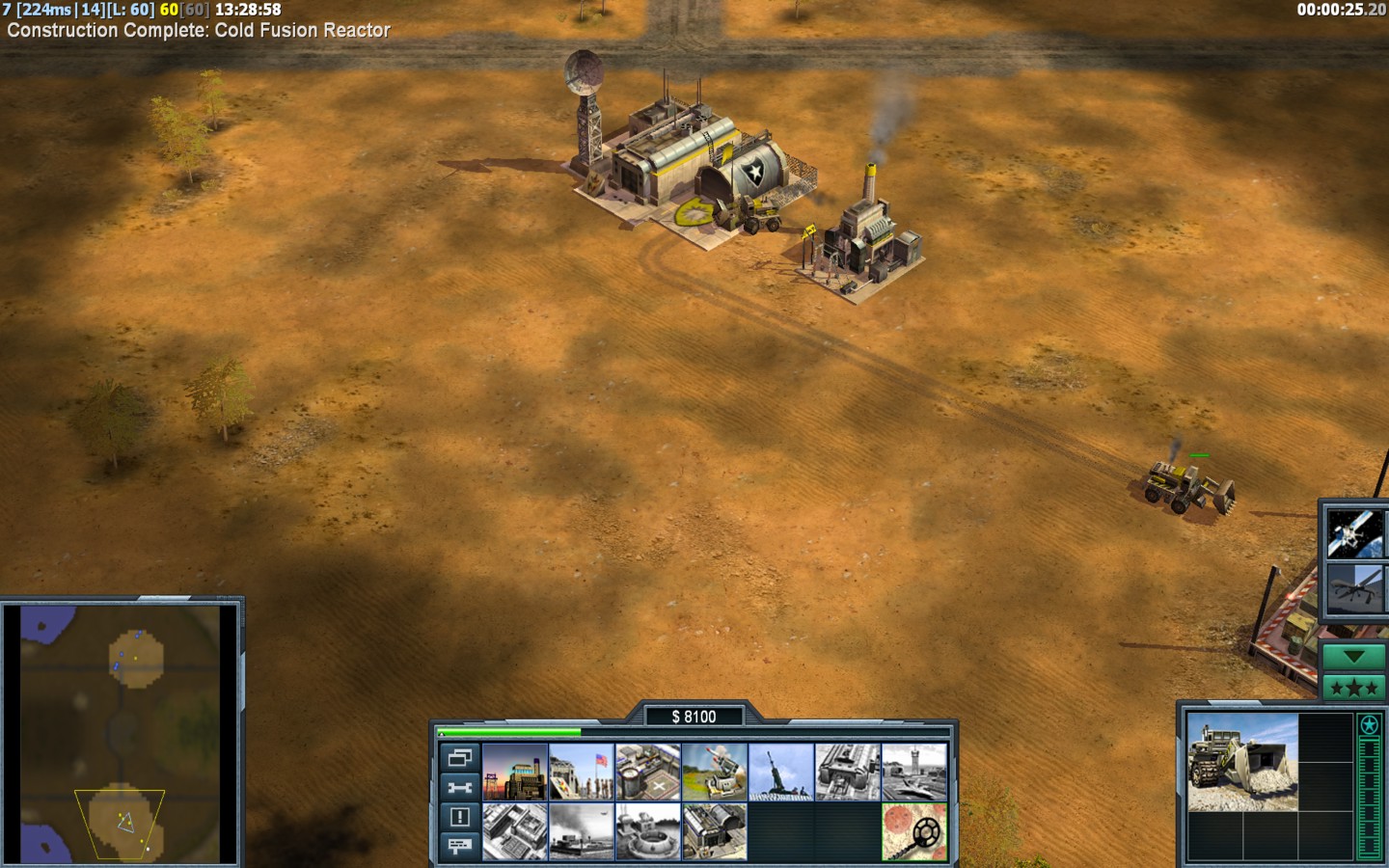
Task: Click the overlapping windows options button
Action: point(459,758)
